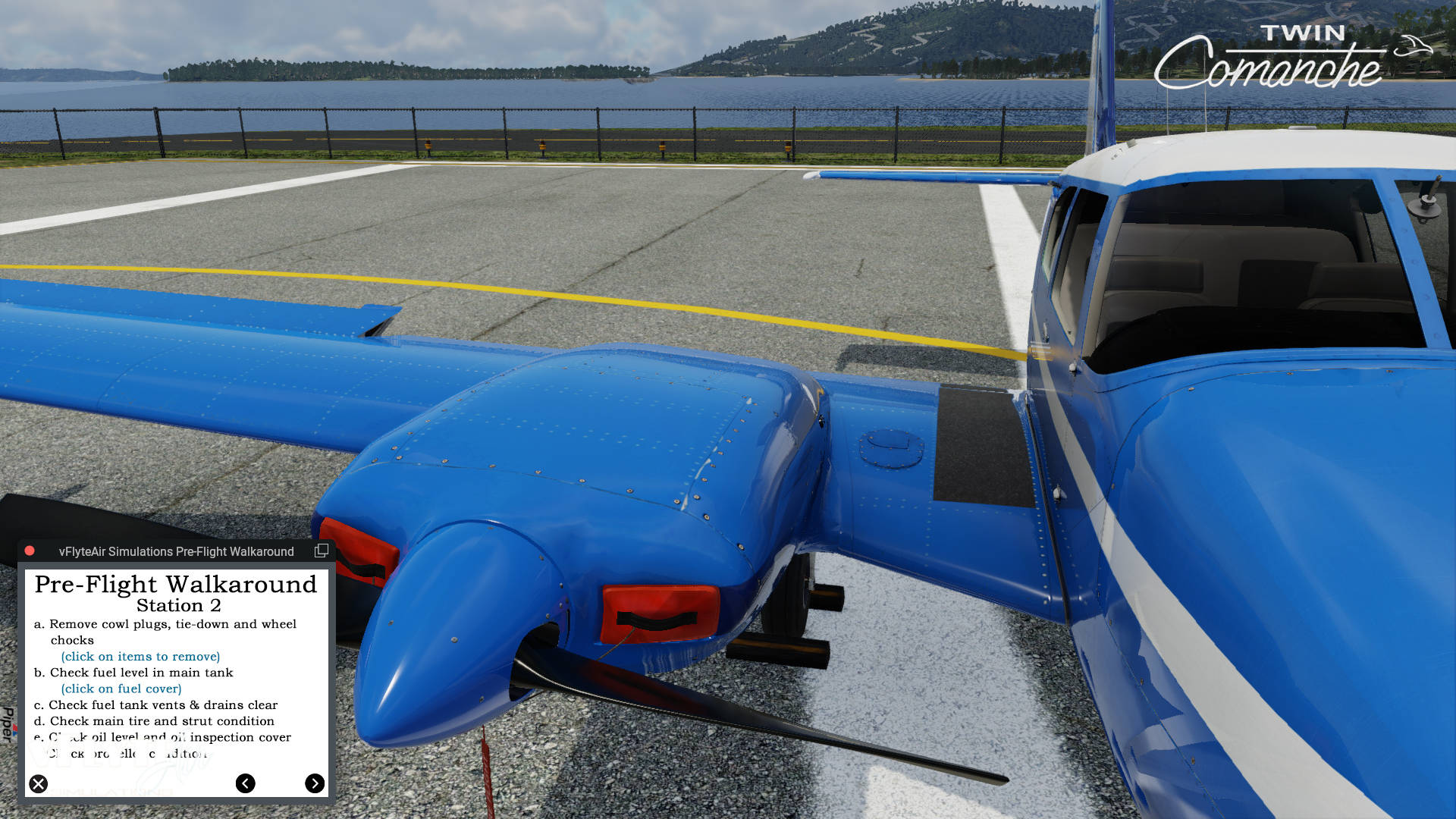Image resolution: width=1456 pixels, height=819 pixels.
Task: Advance to the next station with the right arrow
Action: pos(314,783)
